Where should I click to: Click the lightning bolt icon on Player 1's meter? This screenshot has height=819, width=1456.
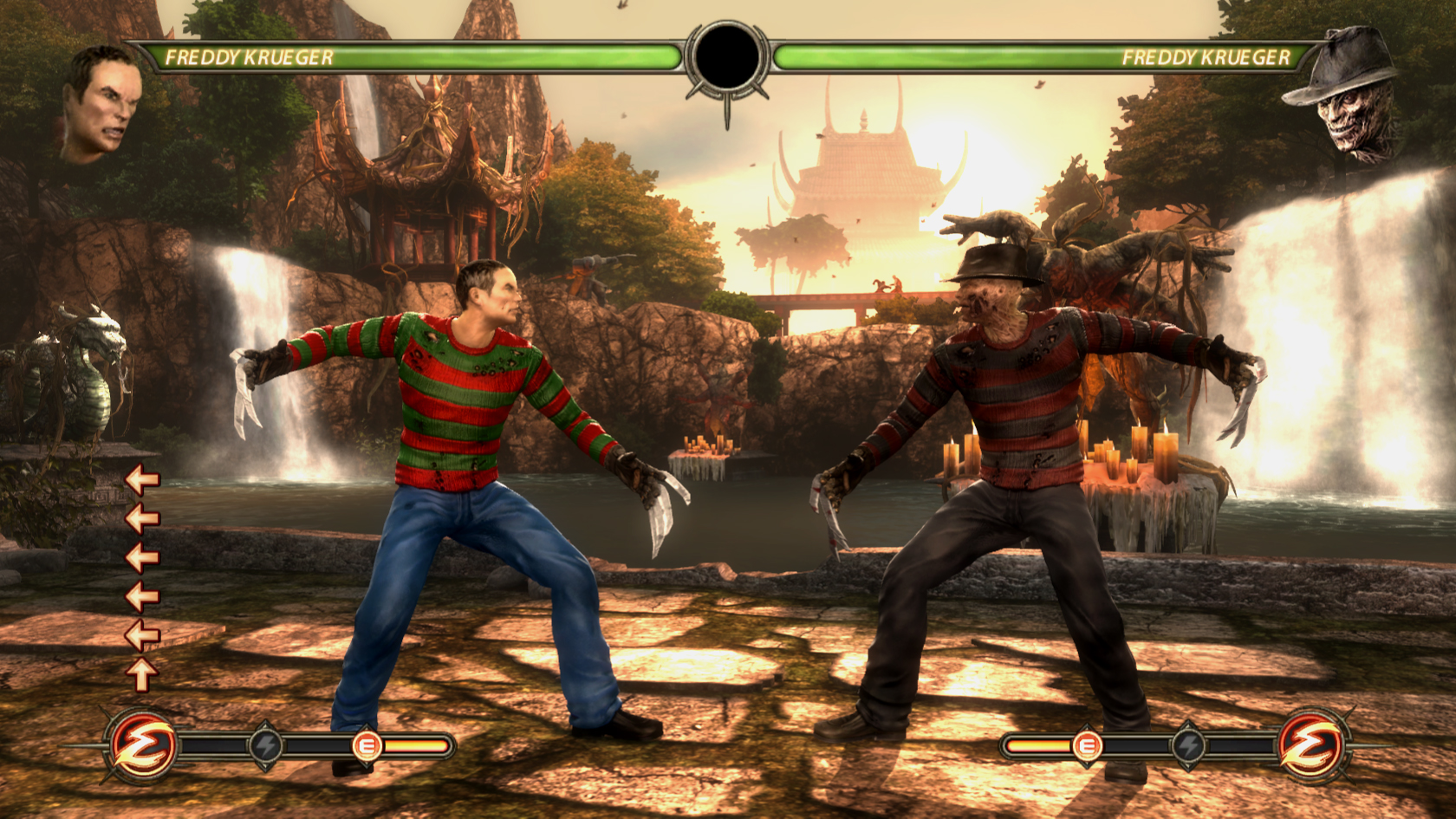pos(264,745)
